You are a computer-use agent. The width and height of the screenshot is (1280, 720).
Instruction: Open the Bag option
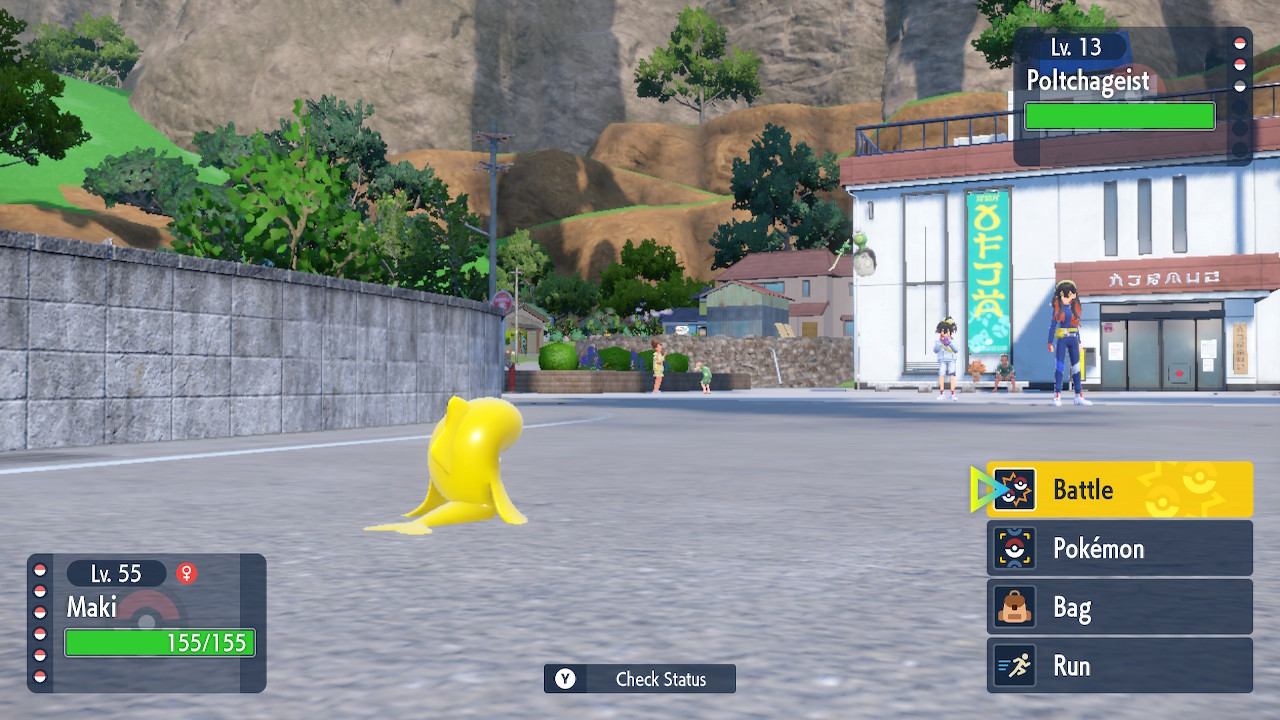[x=1119, y=607]
